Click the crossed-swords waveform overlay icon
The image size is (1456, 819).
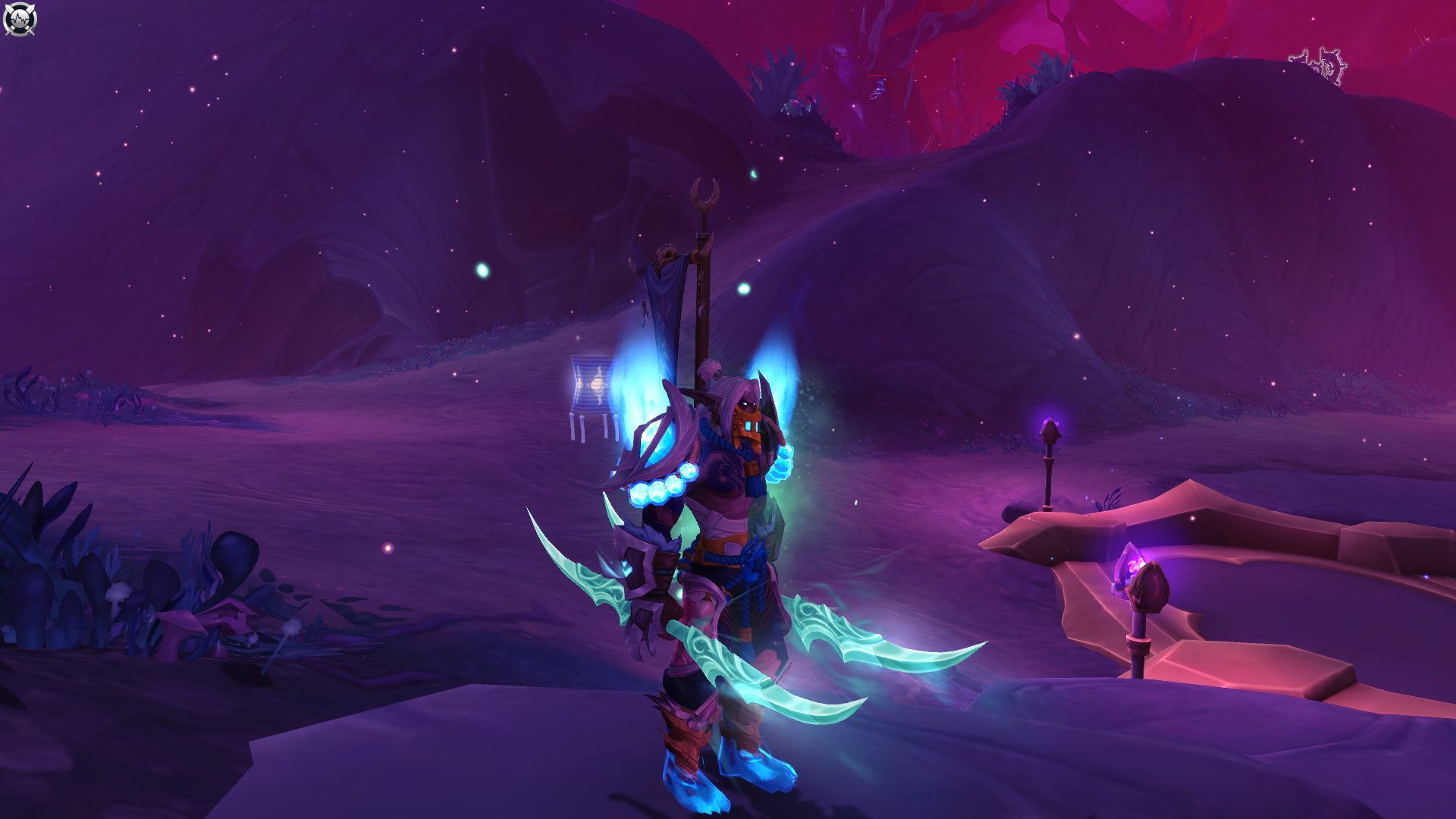pos(20,20)
